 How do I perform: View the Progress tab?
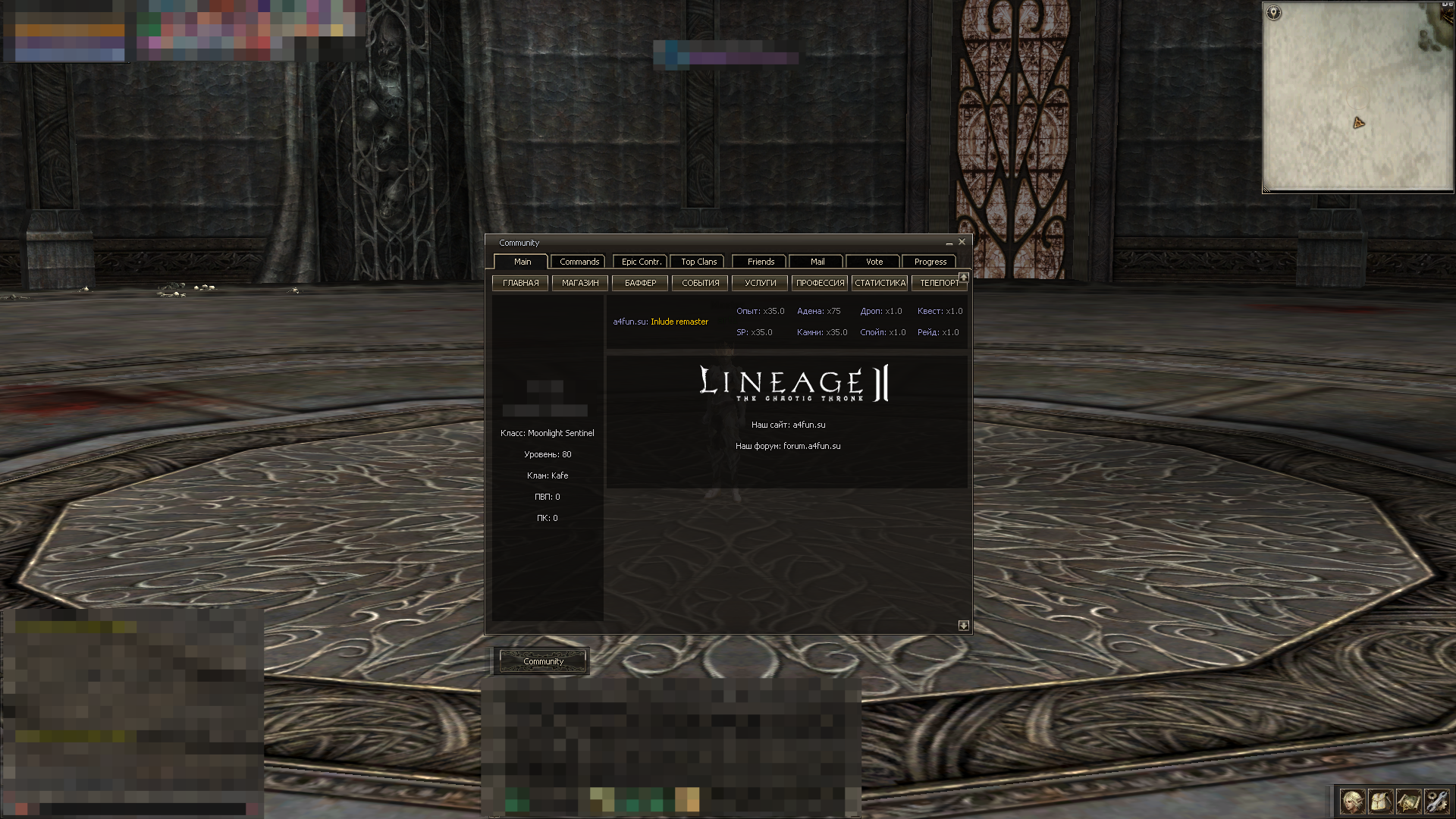(930, 262)
